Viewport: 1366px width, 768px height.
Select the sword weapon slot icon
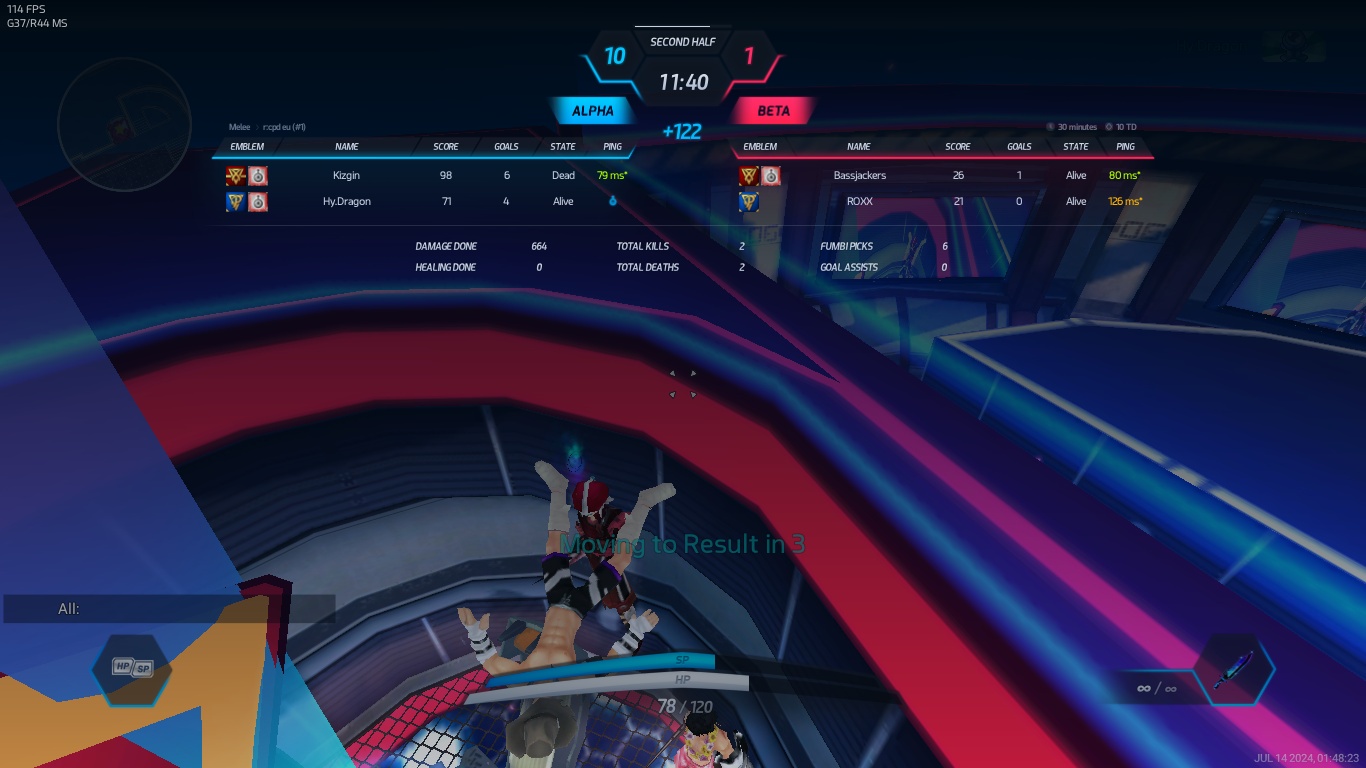1234,670
